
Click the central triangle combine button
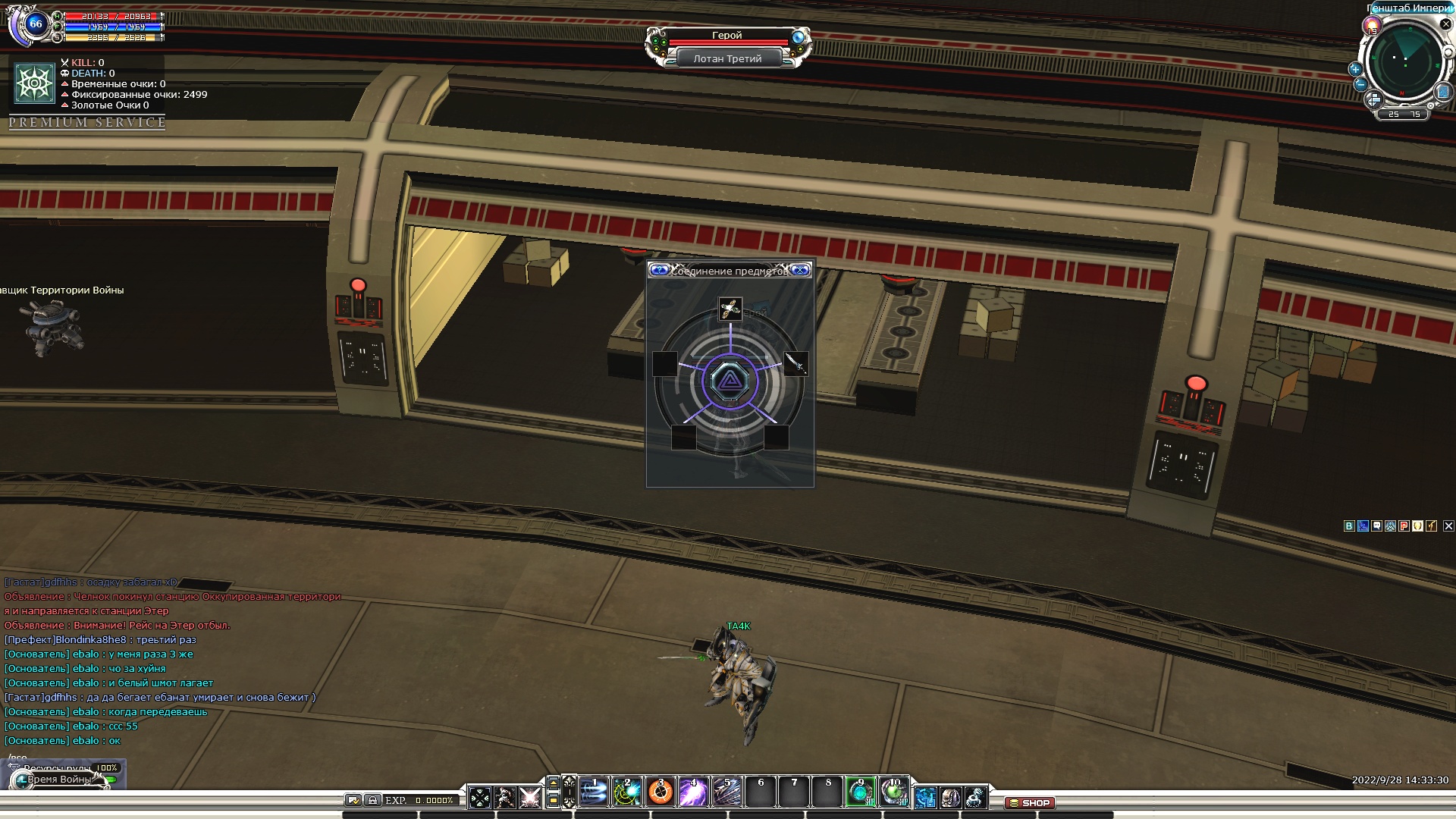(x=730, y=381)
